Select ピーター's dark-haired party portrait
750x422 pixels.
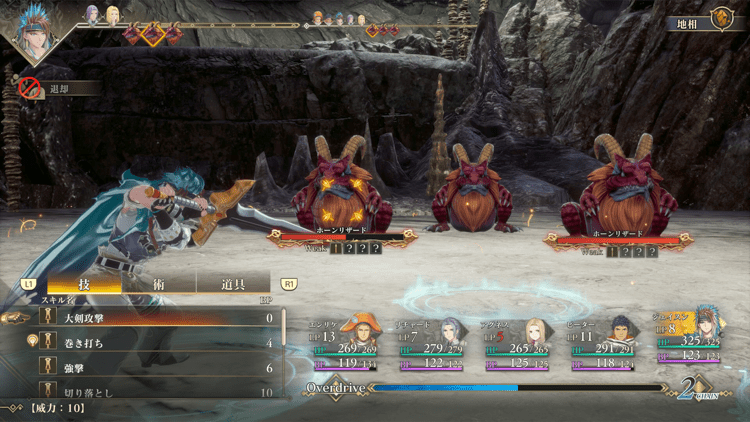(619, 330)
